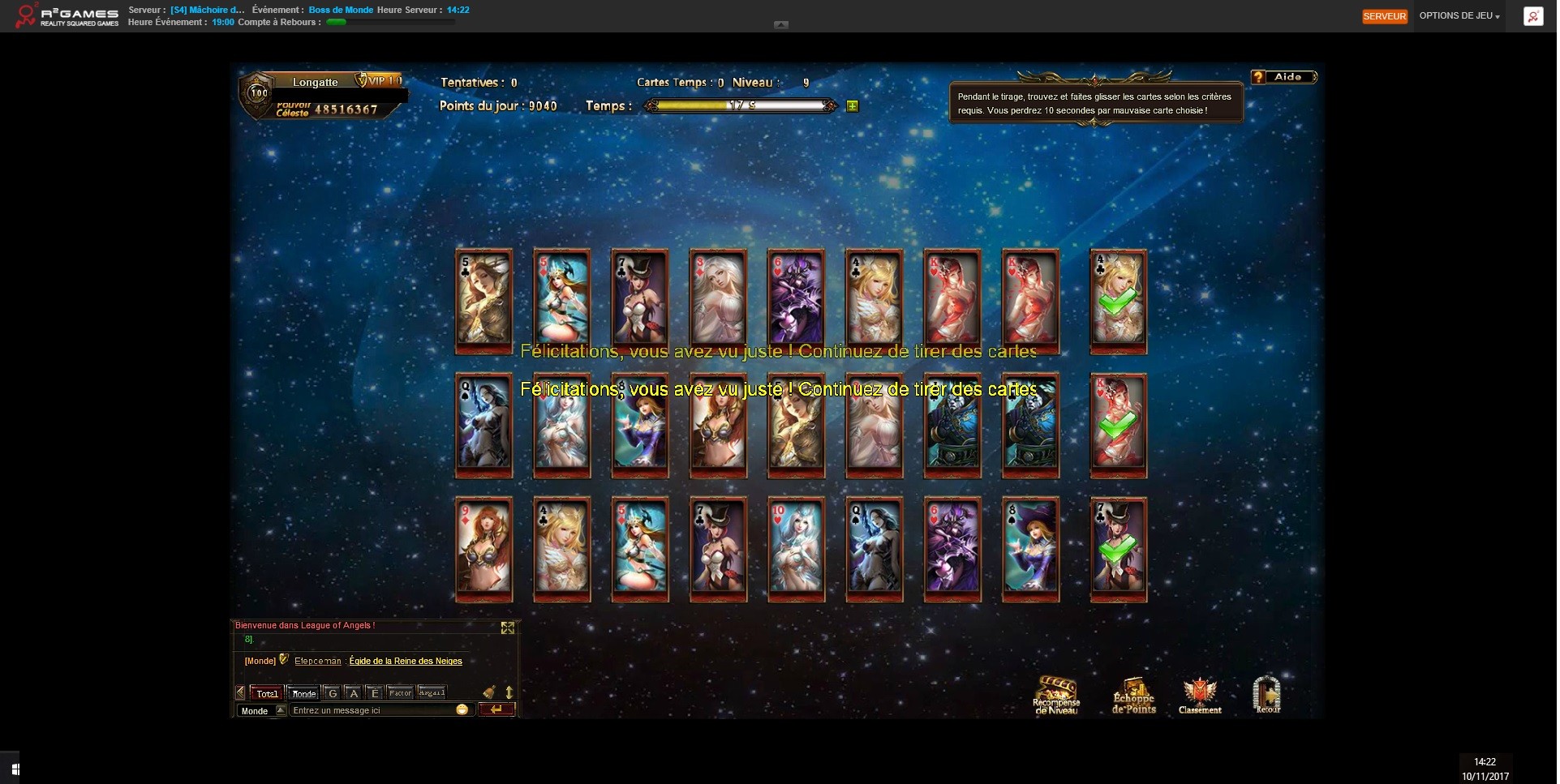Click the orange SERVEUR button
This screenshot has height=784, width=1560.
(x=1384, y=16)
